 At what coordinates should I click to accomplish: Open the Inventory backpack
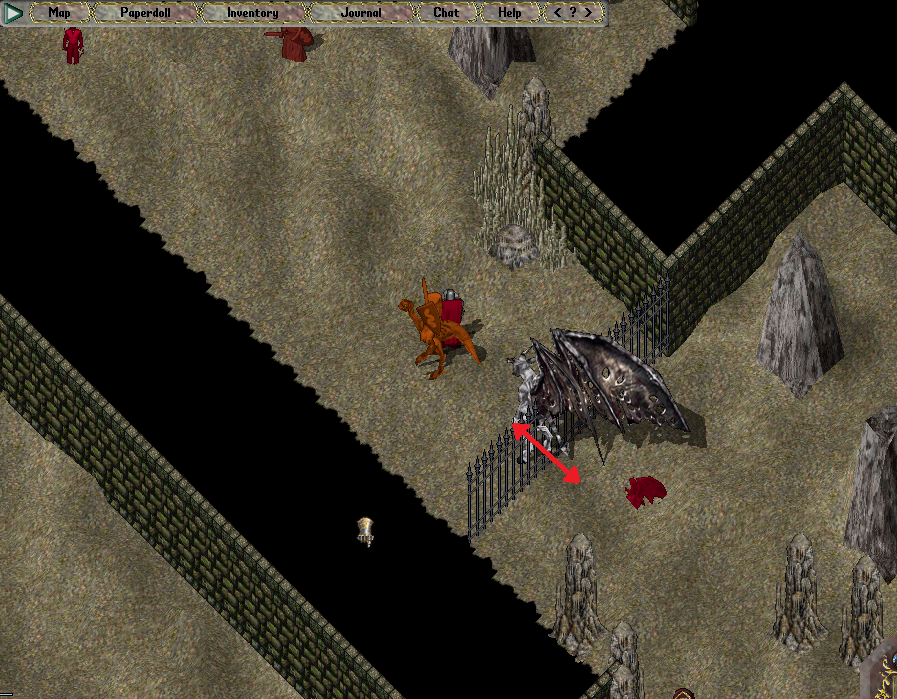coord(253,13)
